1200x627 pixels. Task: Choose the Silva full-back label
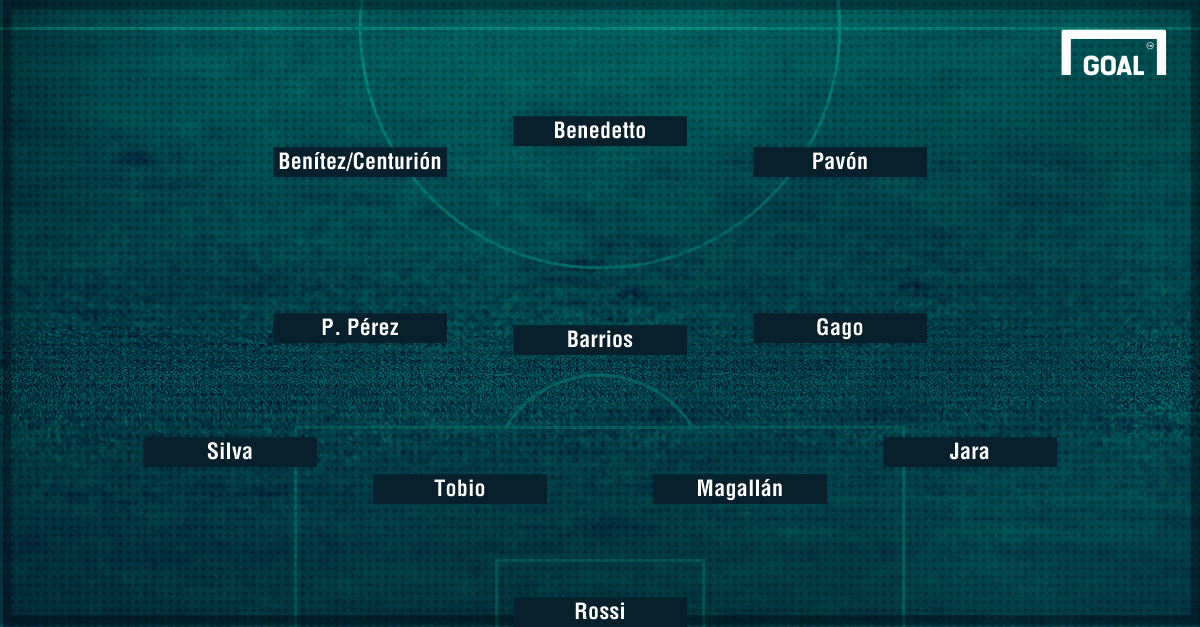click(x=230, y=452)
